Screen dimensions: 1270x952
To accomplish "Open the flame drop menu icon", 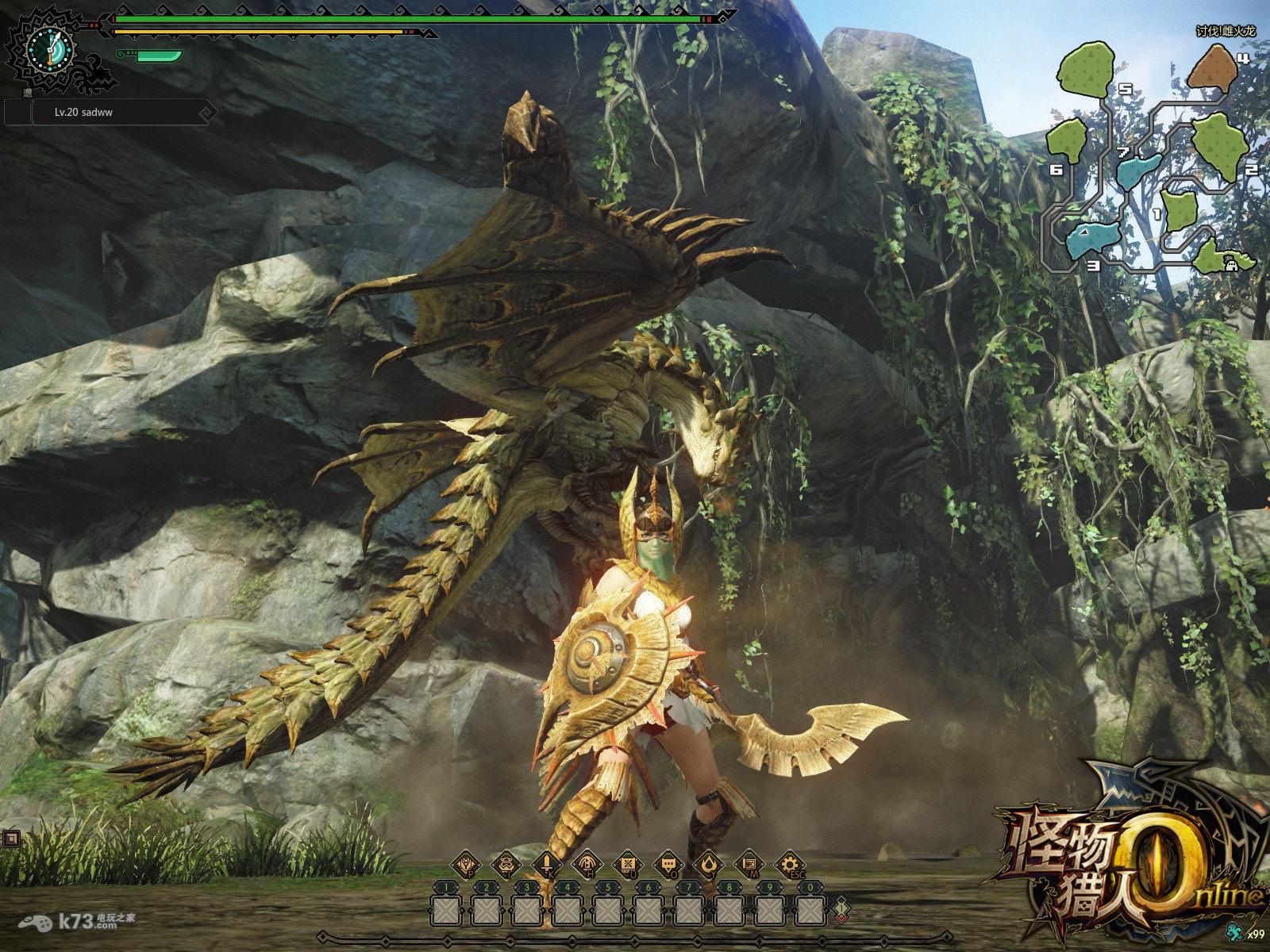I will pyautogui.click(x=707, y=864).
